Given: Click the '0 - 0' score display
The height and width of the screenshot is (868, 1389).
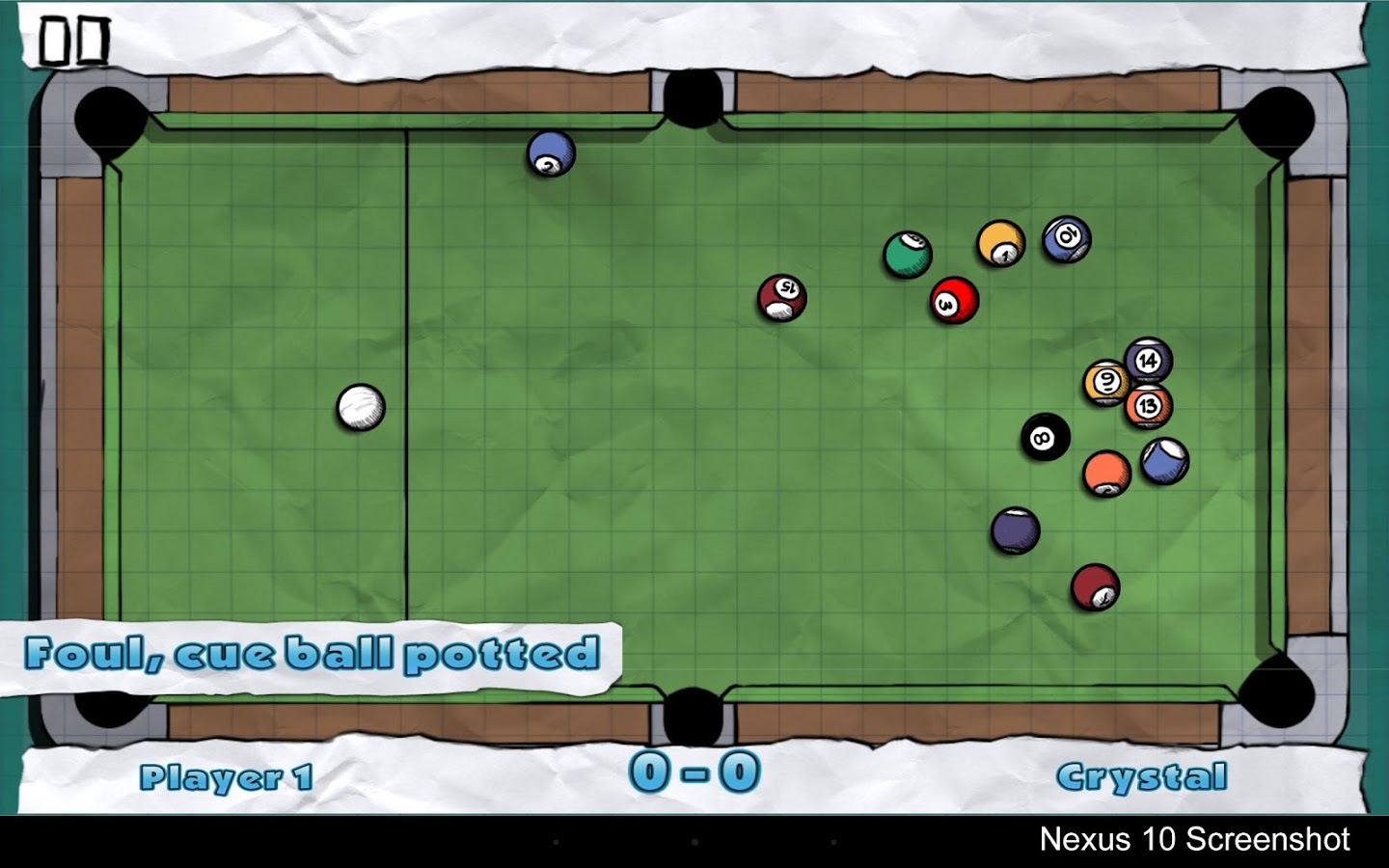Looking at the screenshot, I should tap(694, 772).
